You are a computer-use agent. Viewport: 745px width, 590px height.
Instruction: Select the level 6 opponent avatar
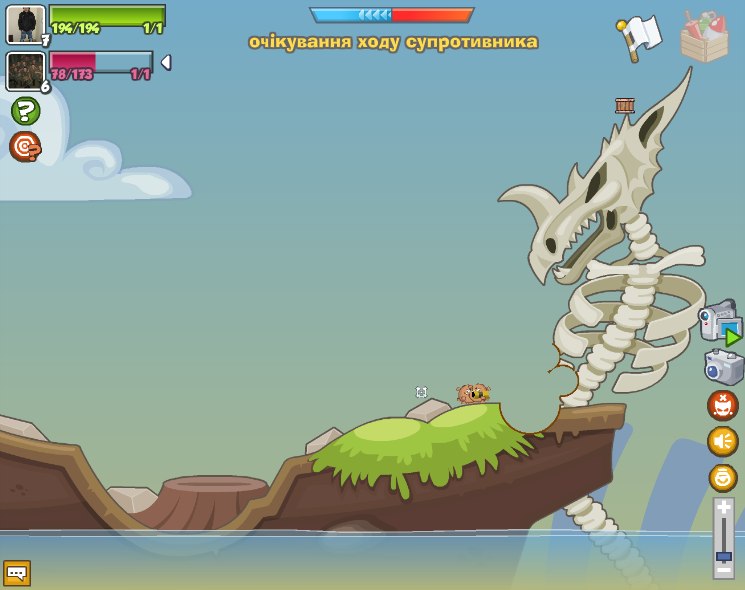pyautogui.click(x=25, y=71)
